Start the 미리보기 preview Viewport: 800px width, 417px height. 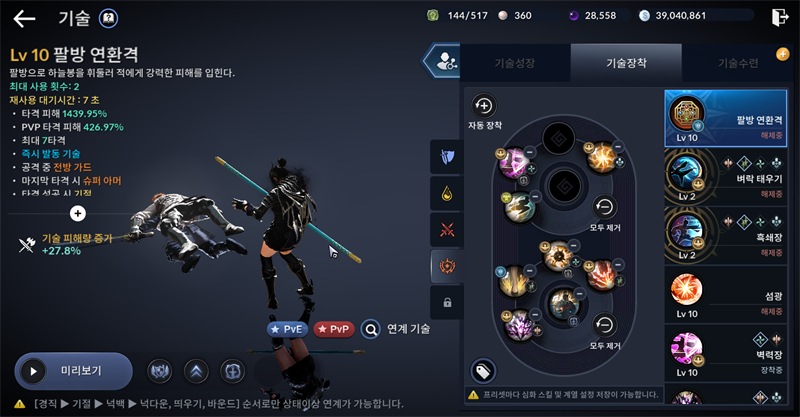[74, 370]
